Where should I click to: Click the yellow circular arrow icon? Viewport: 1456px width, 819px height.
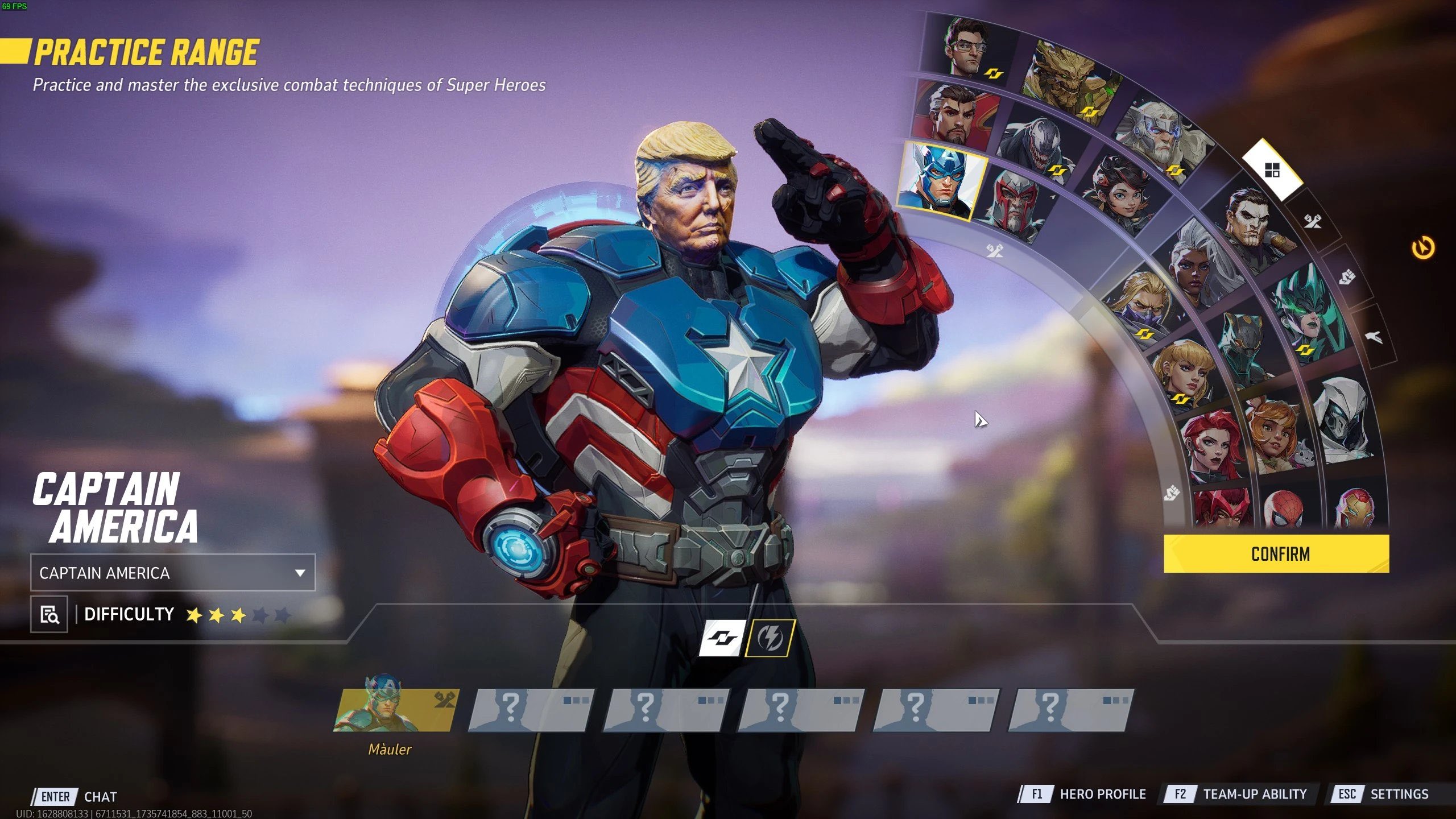pyautogui.click(x=1423, y=248)
